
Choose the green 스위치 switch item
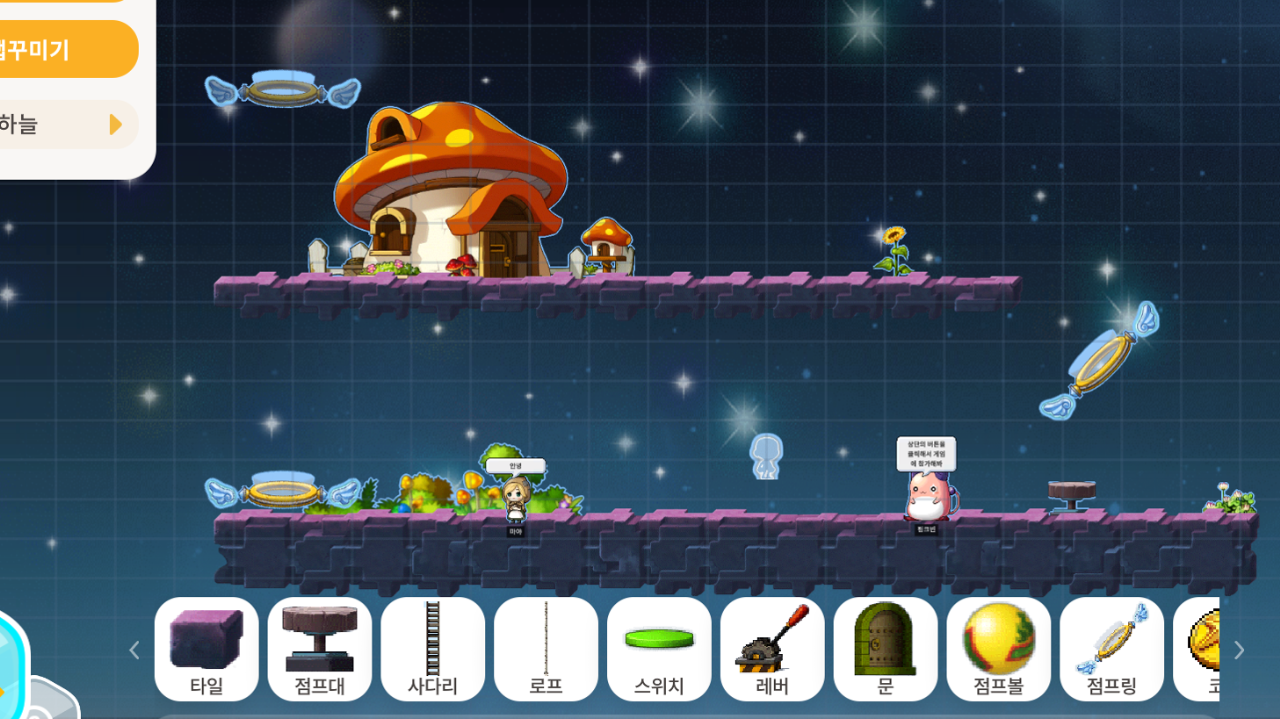pos(658,648)
